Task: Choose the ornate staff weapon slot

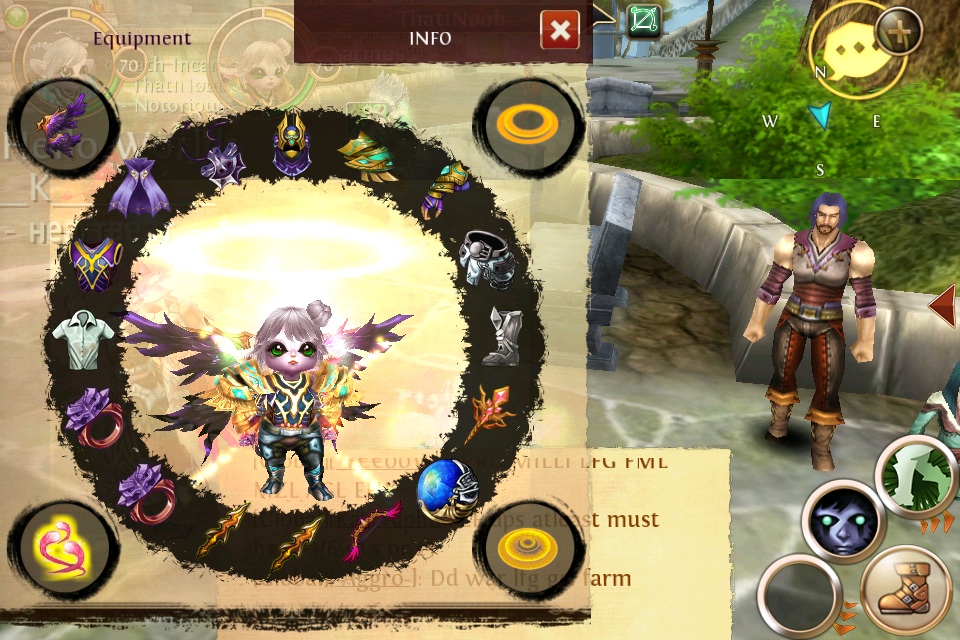Action: pyautogui.click(x=490, y=412)
